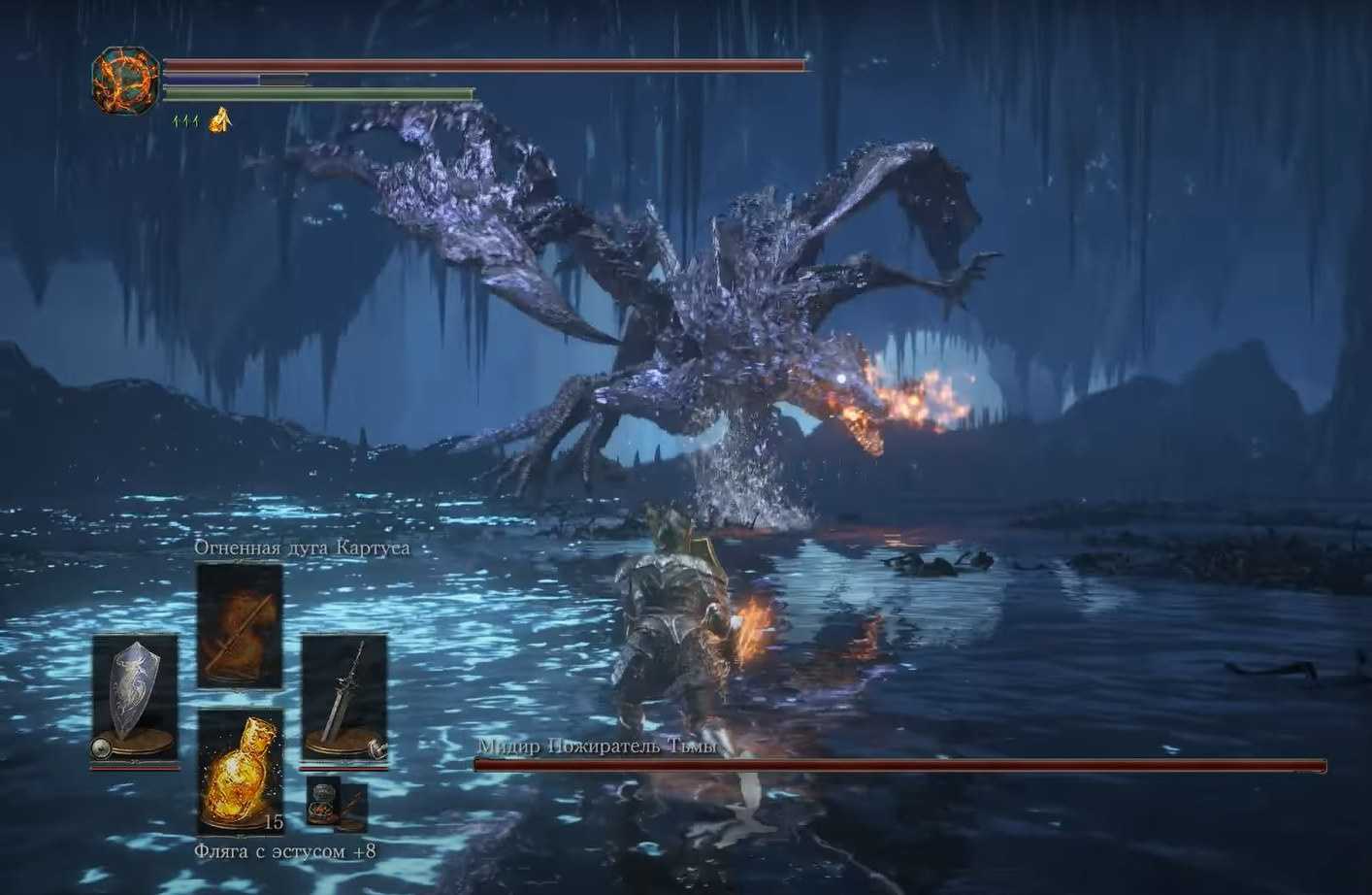
Task: Use the Estus Flask +8 item slot
Action: (x=240, y=773)
